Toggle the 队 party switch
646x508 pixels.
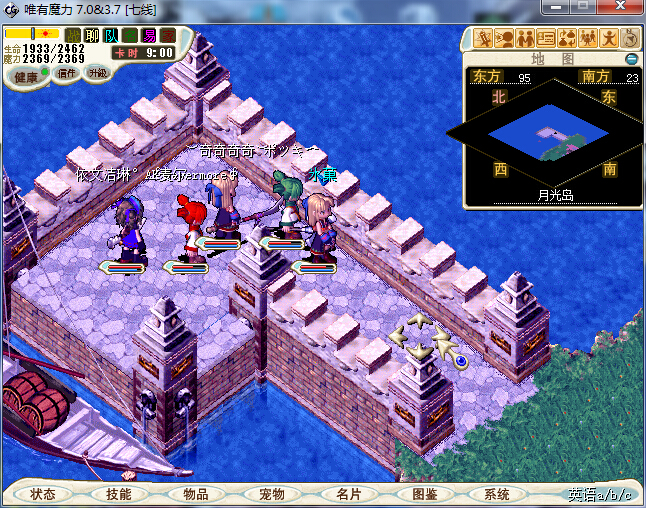pyautogui.click(x=111, y=35)
